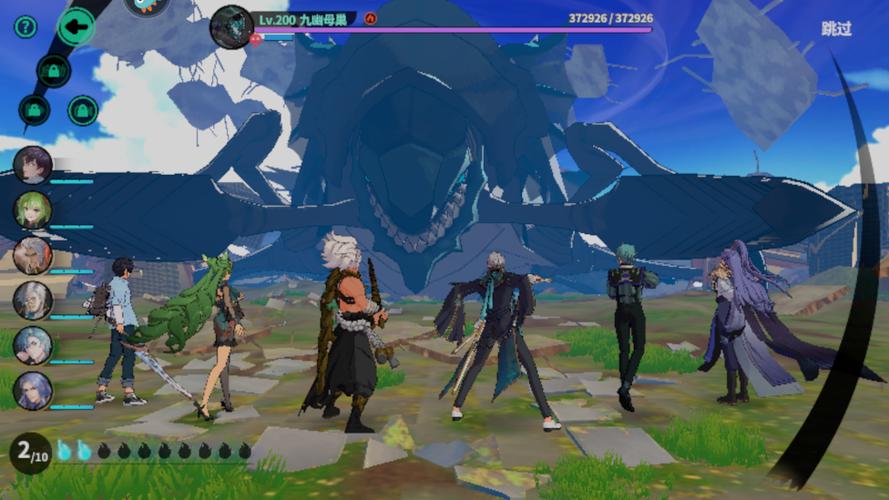Open the question mark help icon
Viewport: 889px width, 500px height.
[26, 27]
